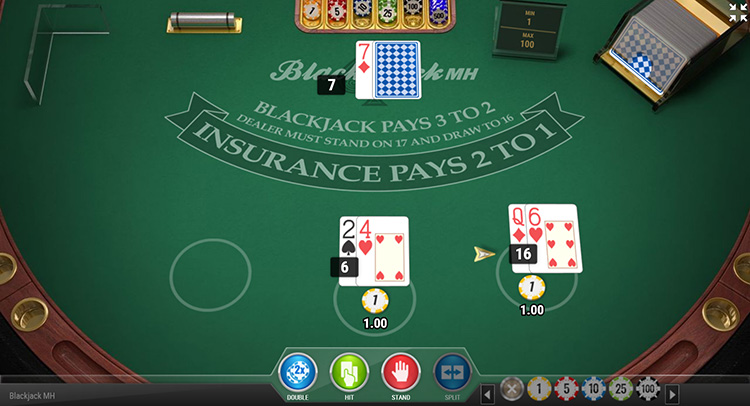Show lower chip values with left arrow
Image resolution: width=750 pixels, height=406 pixels.
(x=487, y=393)
